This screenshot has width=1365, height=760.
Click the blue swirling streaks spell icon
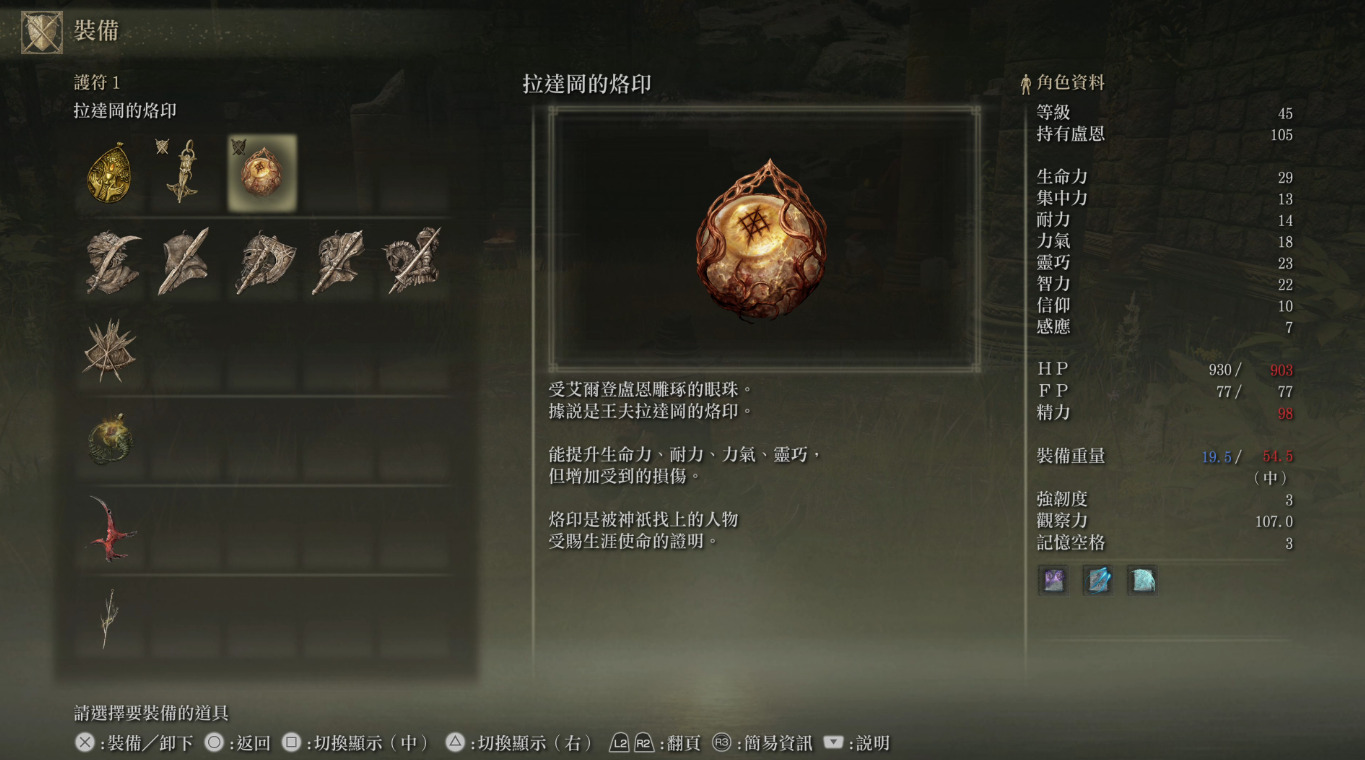(1097, 580)
